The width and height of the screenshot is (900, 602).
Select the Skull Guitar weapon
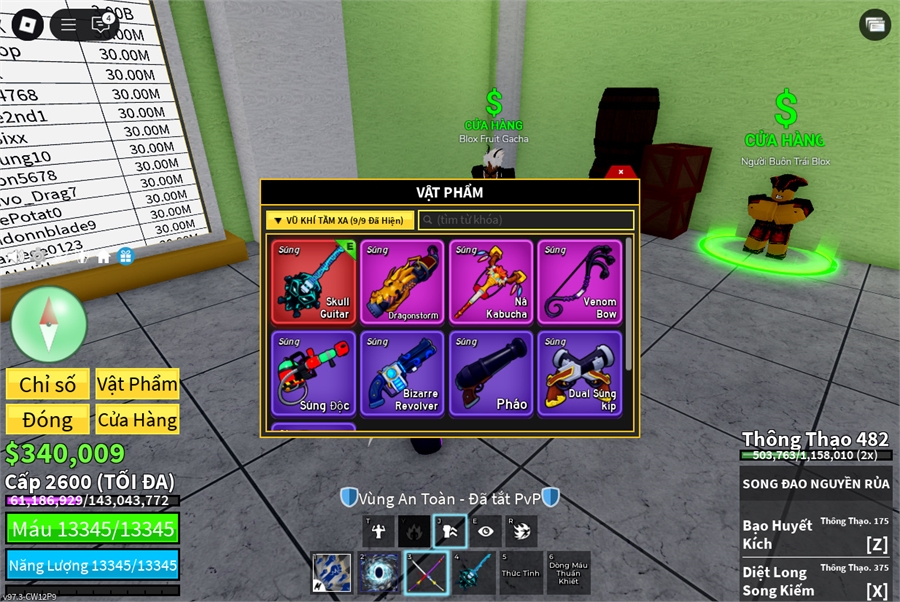pos(313,281)
